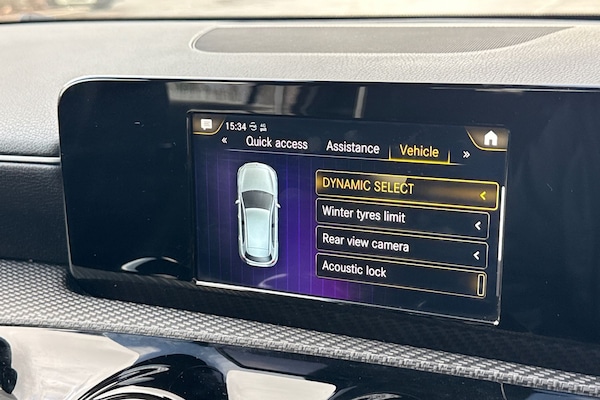Click the double left arrow beside Quick access
Viewport: 600px width, 400px height.
224,141
